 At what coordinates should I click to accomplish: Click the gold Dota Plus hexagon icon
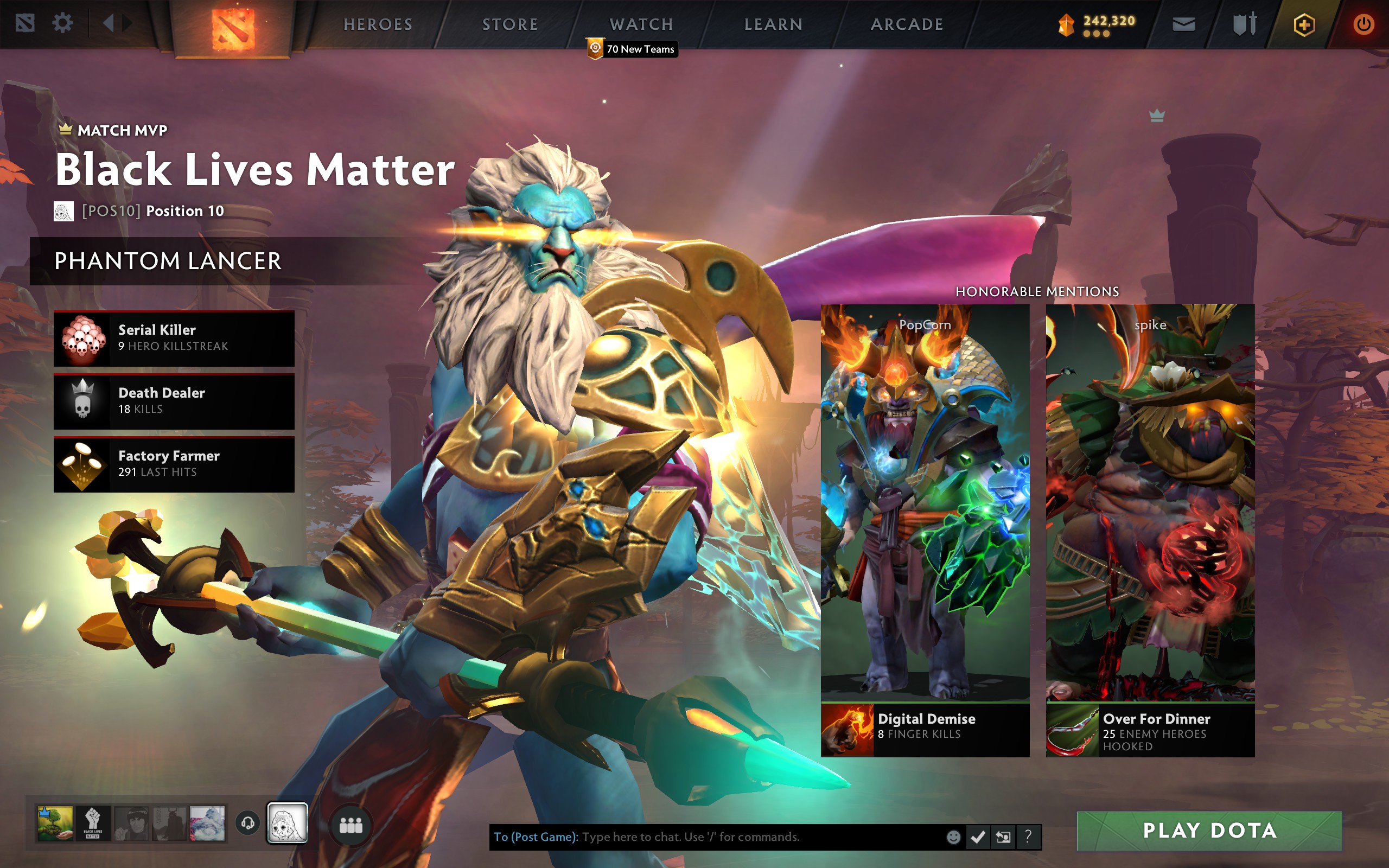coord(1303,25)
